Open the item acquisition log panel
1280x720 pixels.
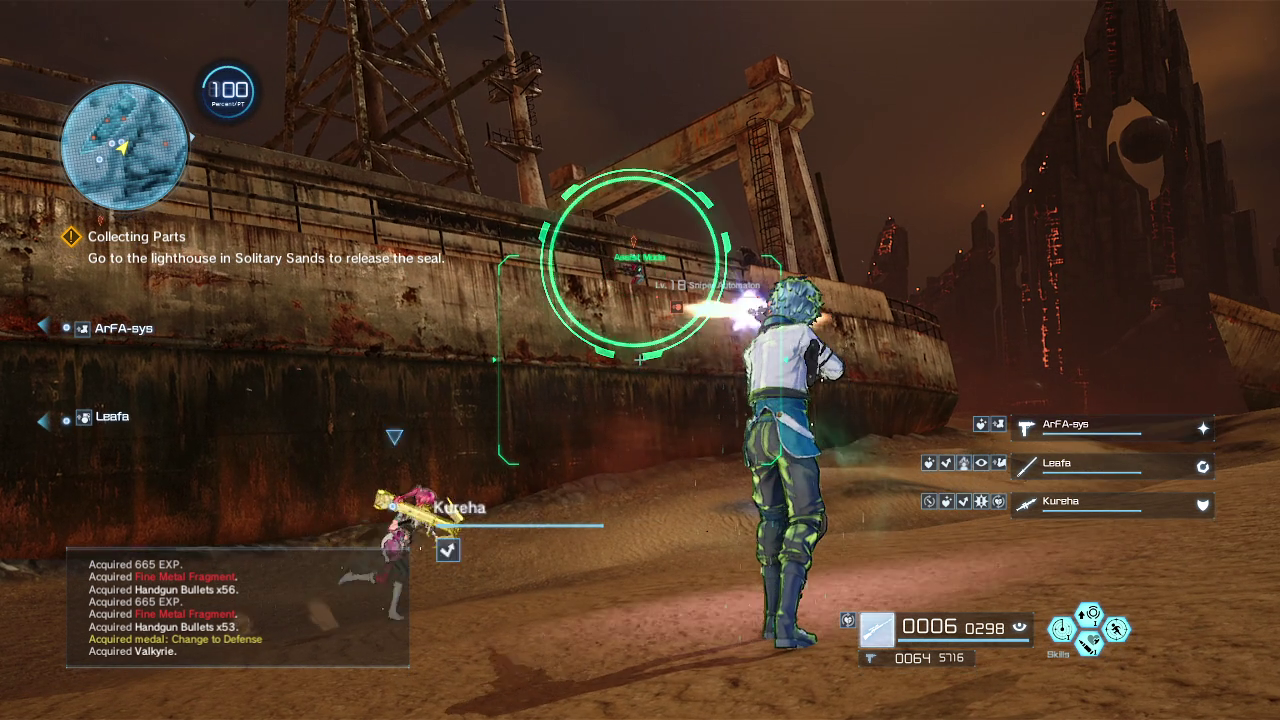point(238,607)
